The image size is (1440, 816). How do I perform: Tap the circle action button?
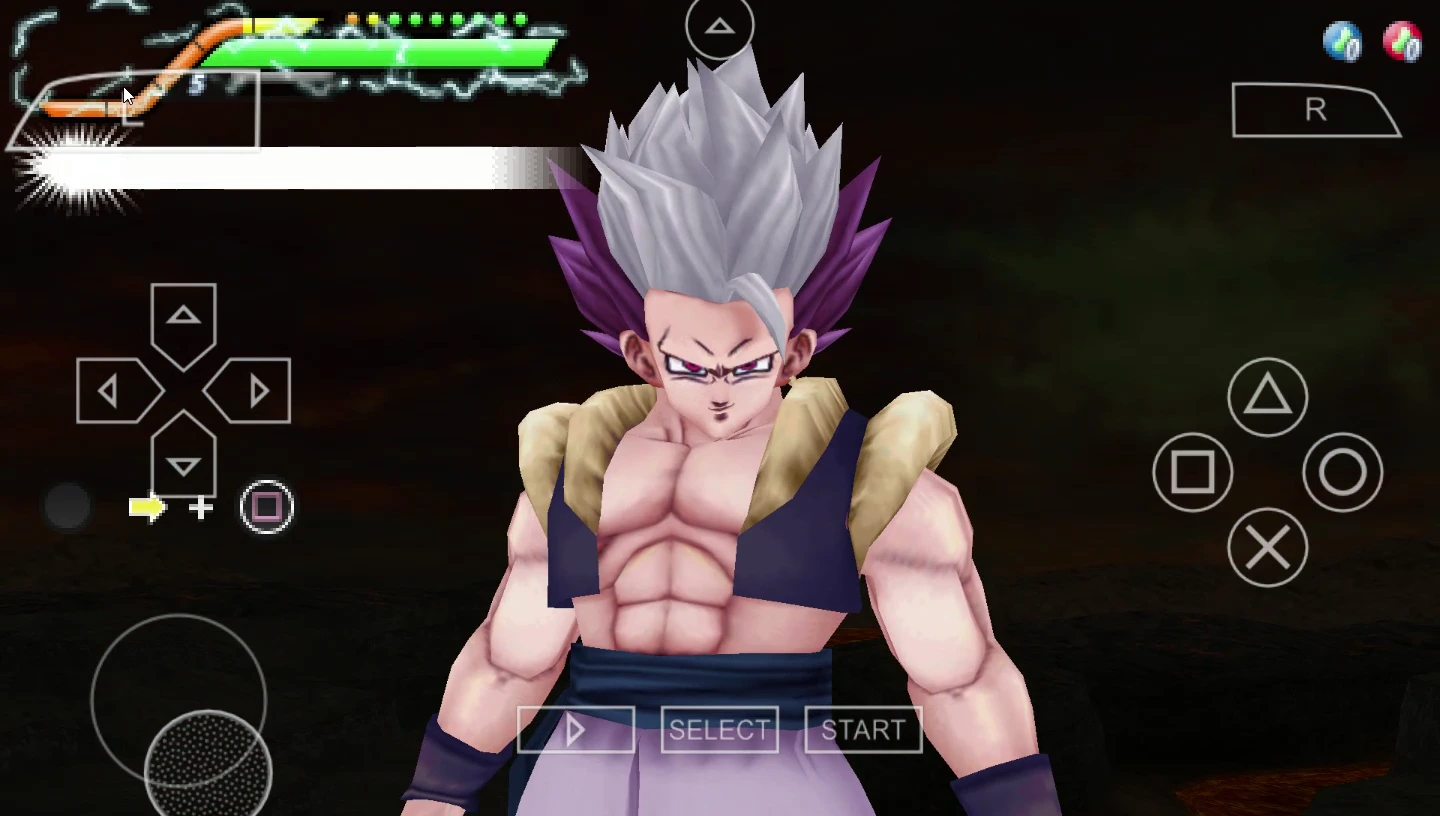coord(1342,472)
